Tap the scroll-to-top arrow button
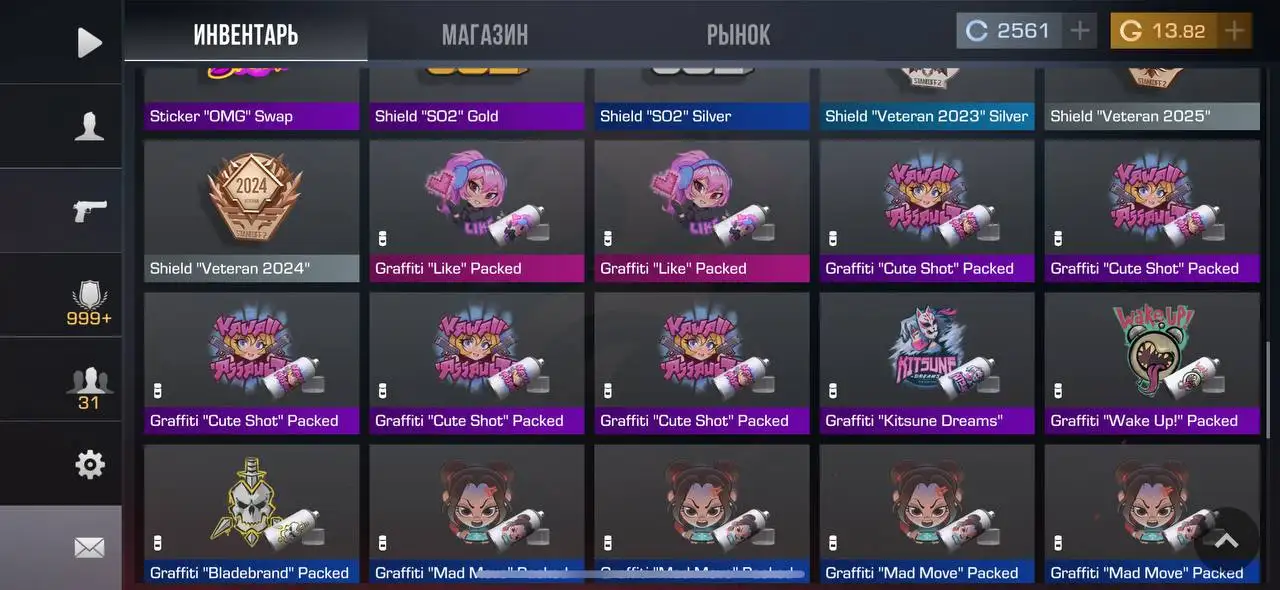 [1226, 541]
